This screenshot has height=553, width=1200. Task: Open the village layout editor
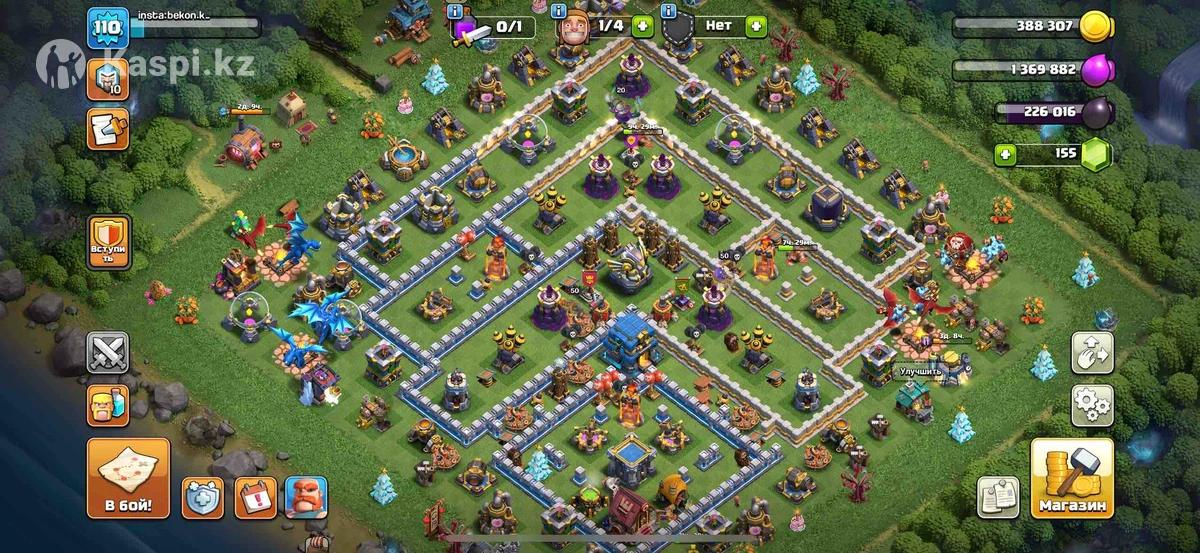[1092, 352]
